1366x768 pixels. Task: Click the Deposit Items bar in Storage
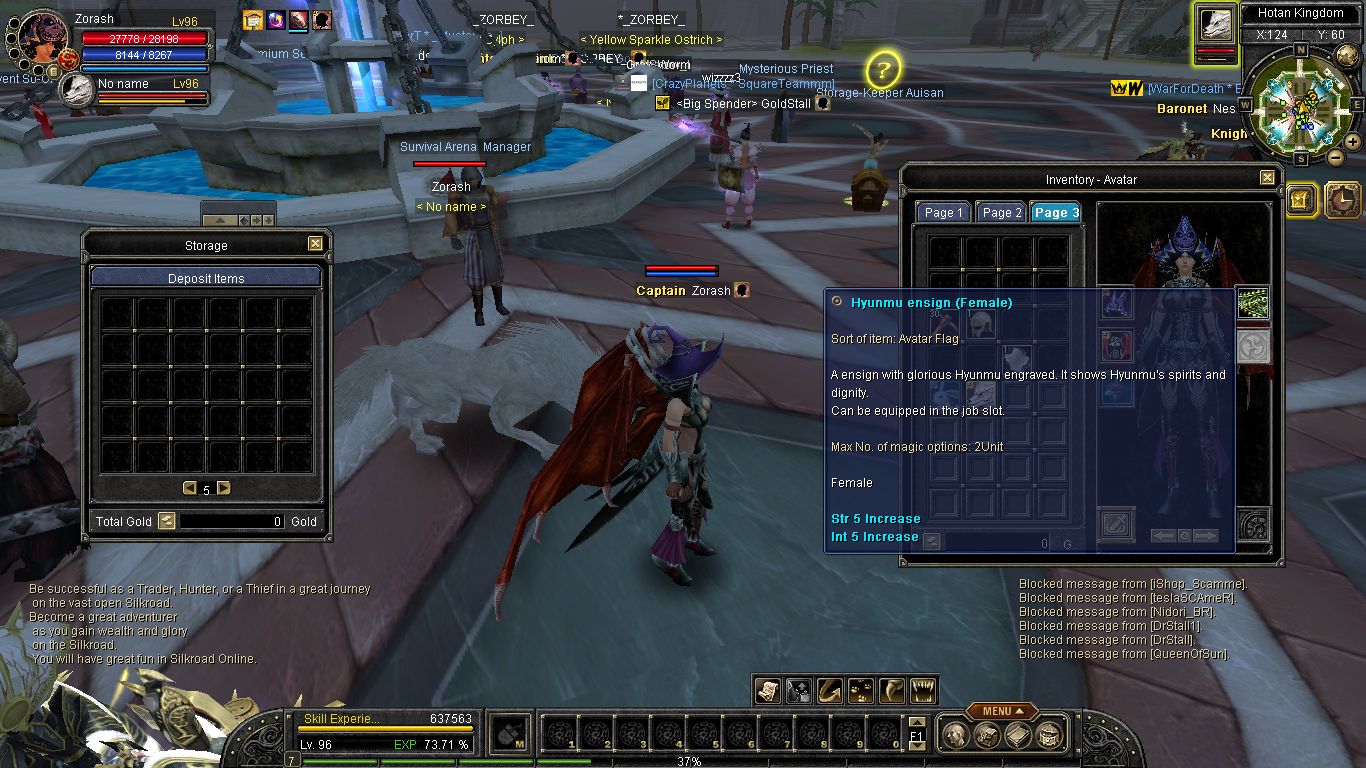point(206,278)
